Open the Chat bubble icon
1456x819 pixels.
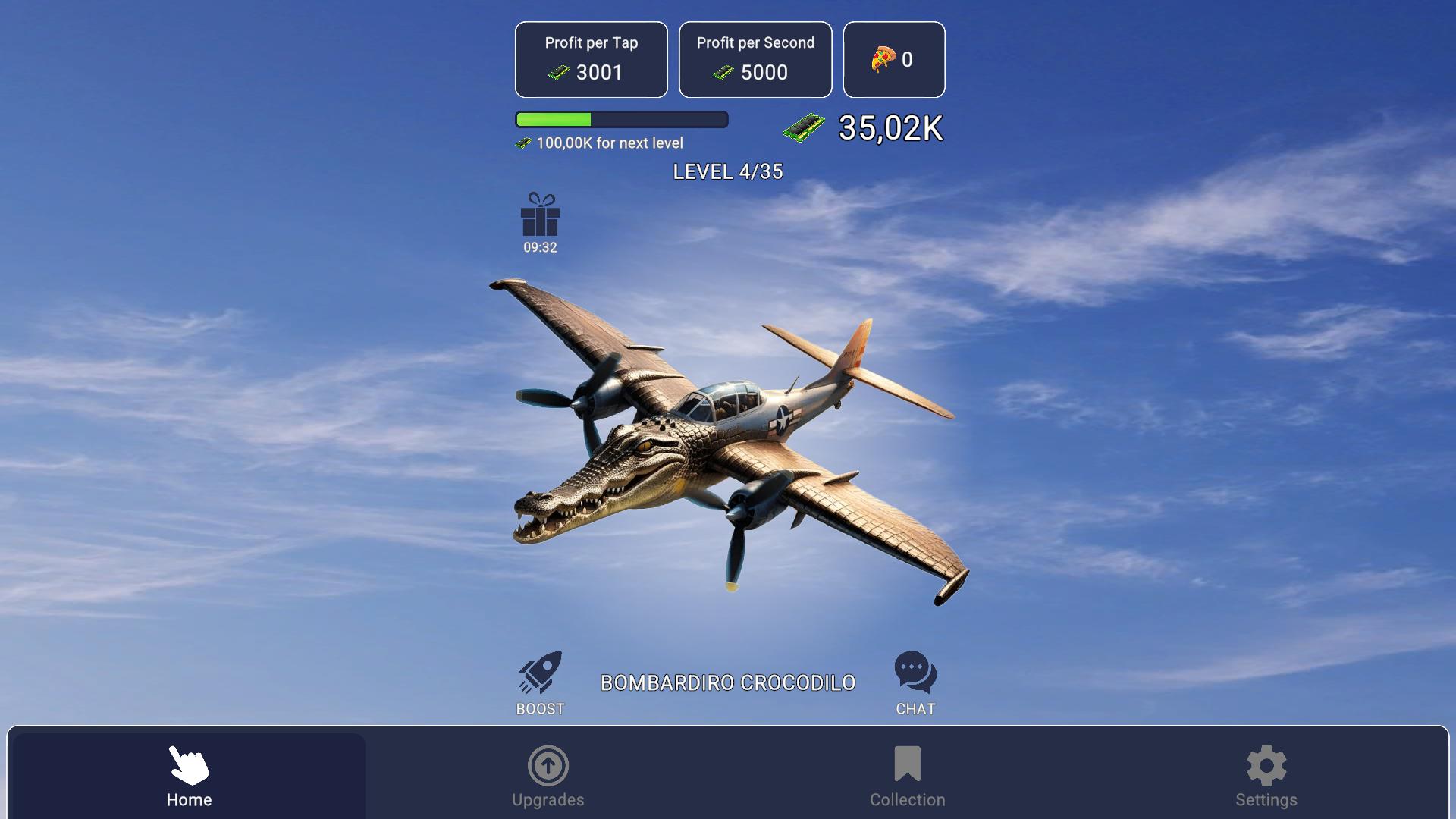tap(915, 673)
